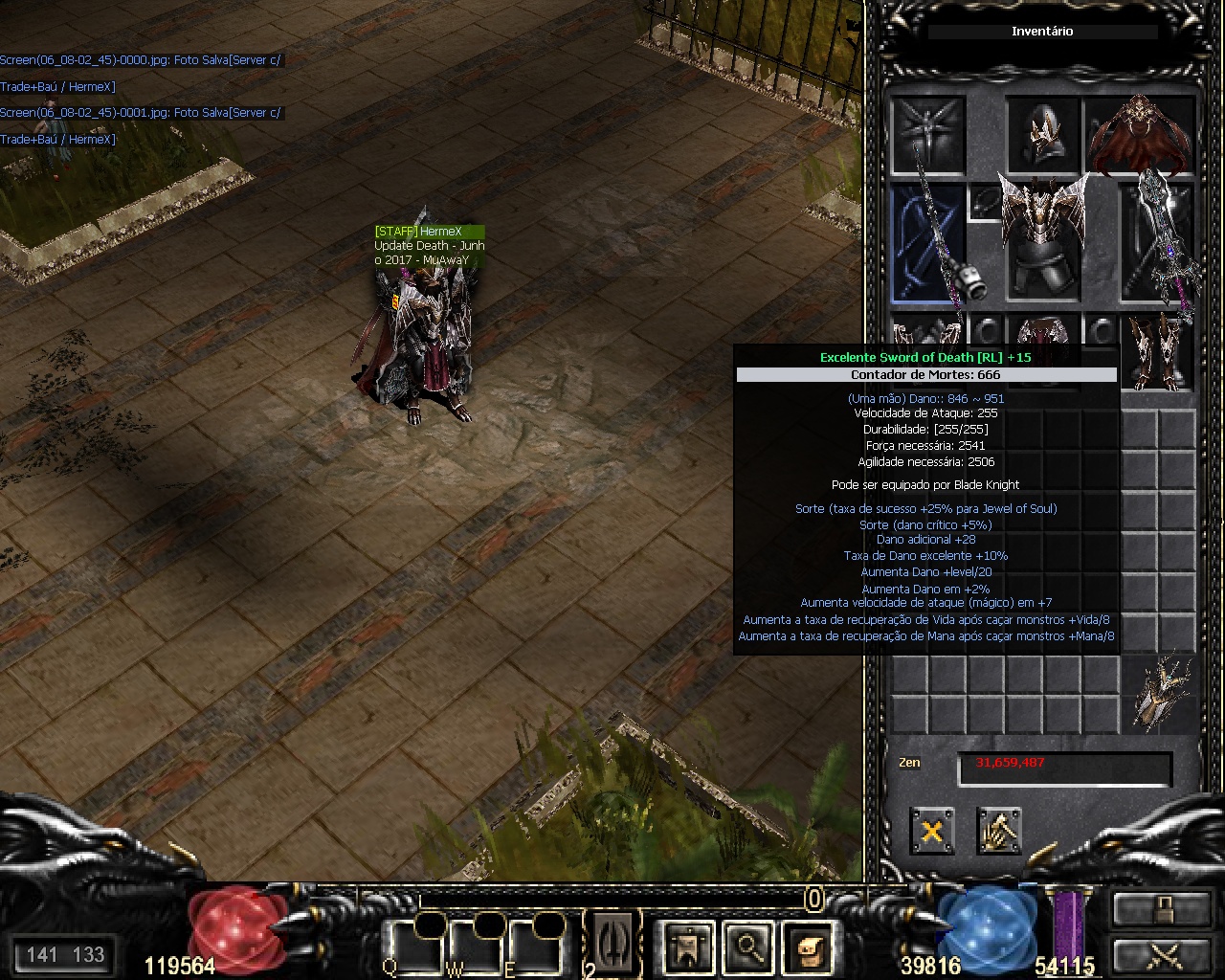Click the crossed swords button
The height and width of the screenshot is (980, 1225).
click(x=1160, y=954)
